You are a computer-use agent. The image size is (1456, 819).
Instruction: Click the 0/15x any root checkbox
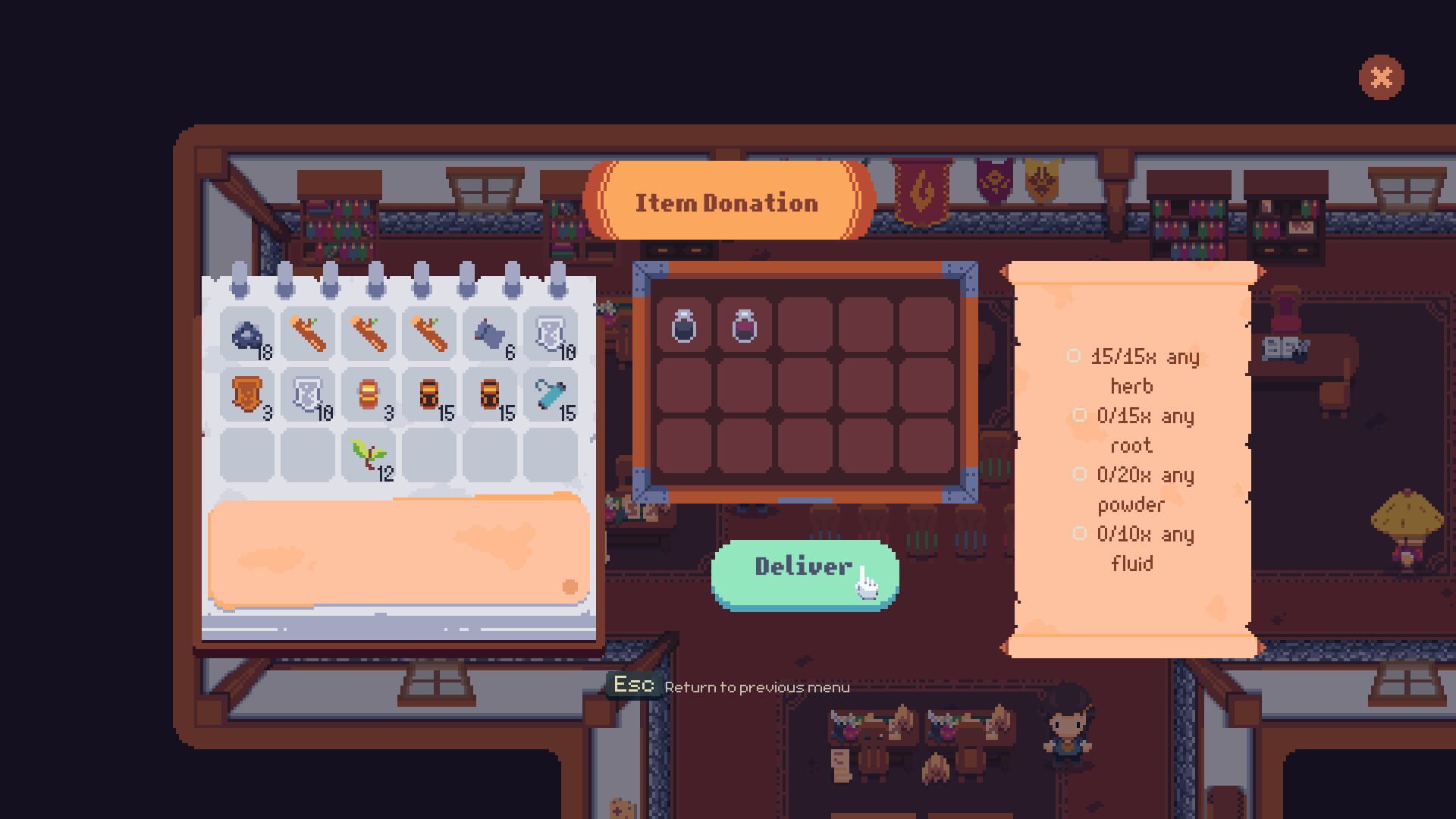[x=1081, y=416]
